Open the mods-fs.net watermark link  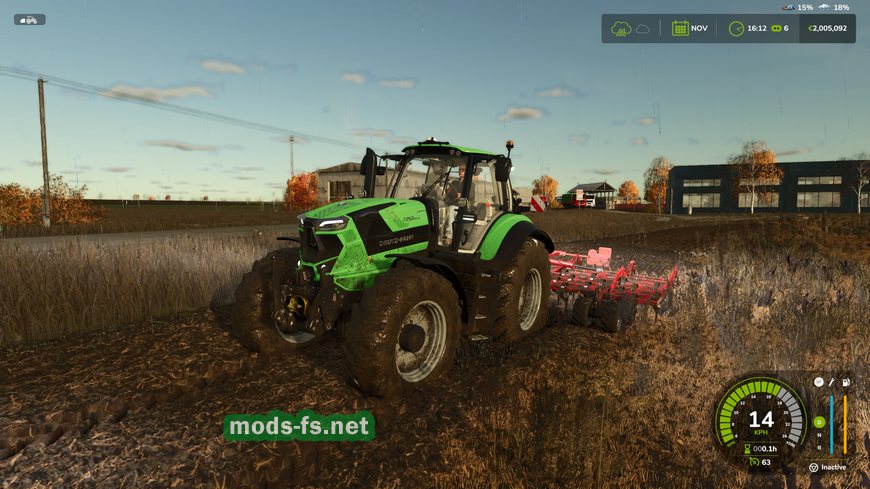298,427
